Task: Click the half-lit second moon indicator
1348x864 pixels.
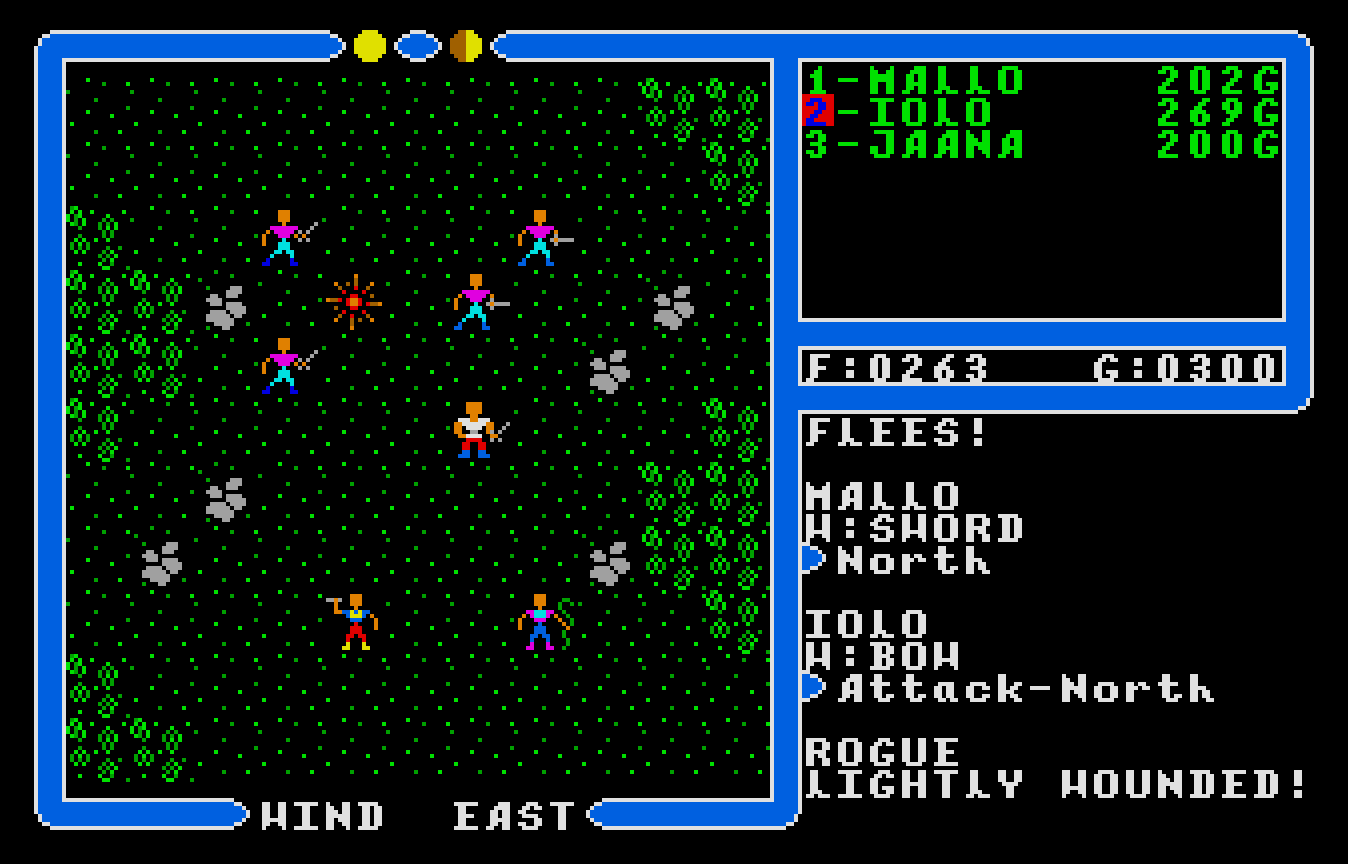Action: [x=463, y=44]
